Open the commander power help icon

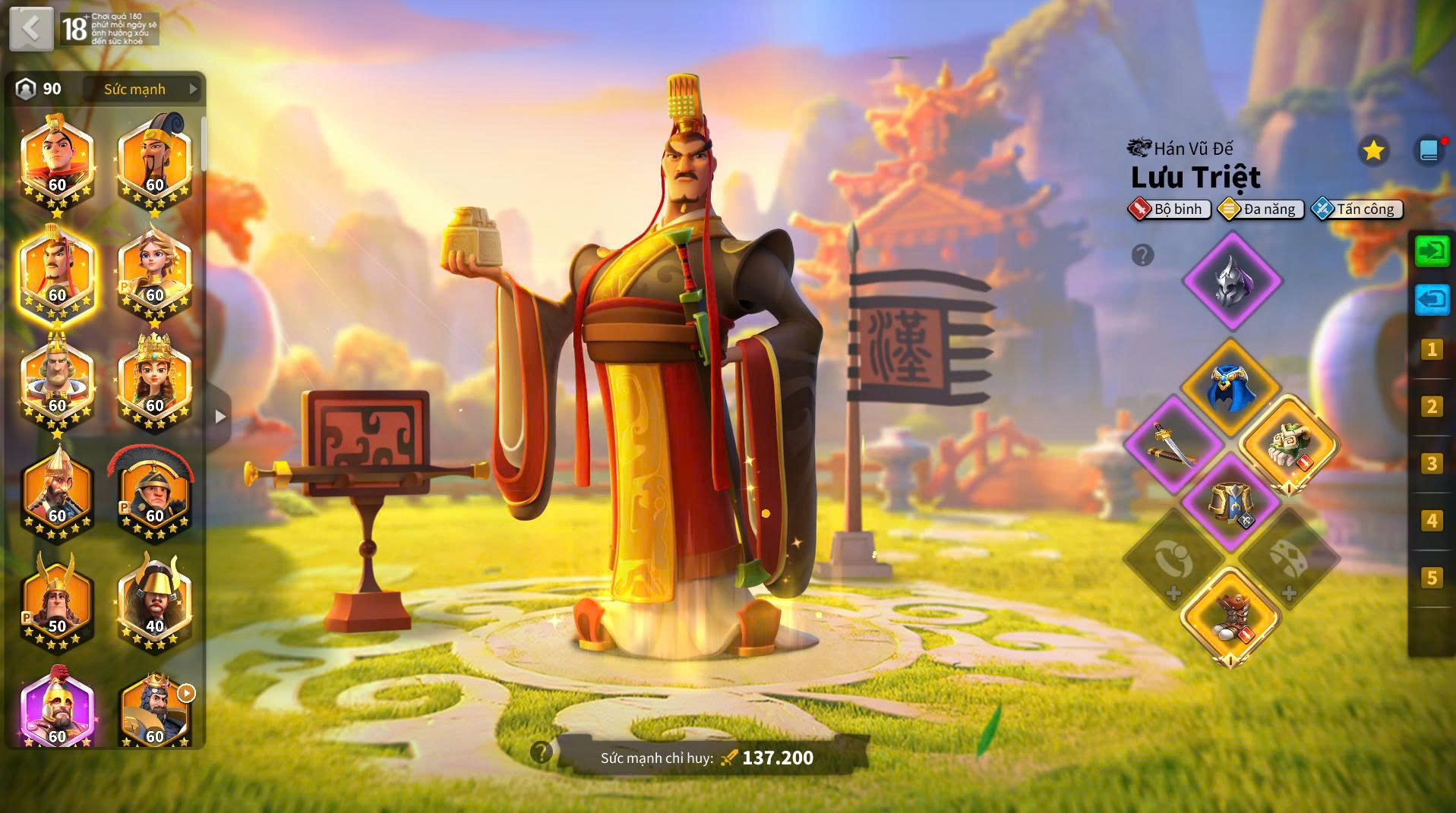(x=541, y=752)
